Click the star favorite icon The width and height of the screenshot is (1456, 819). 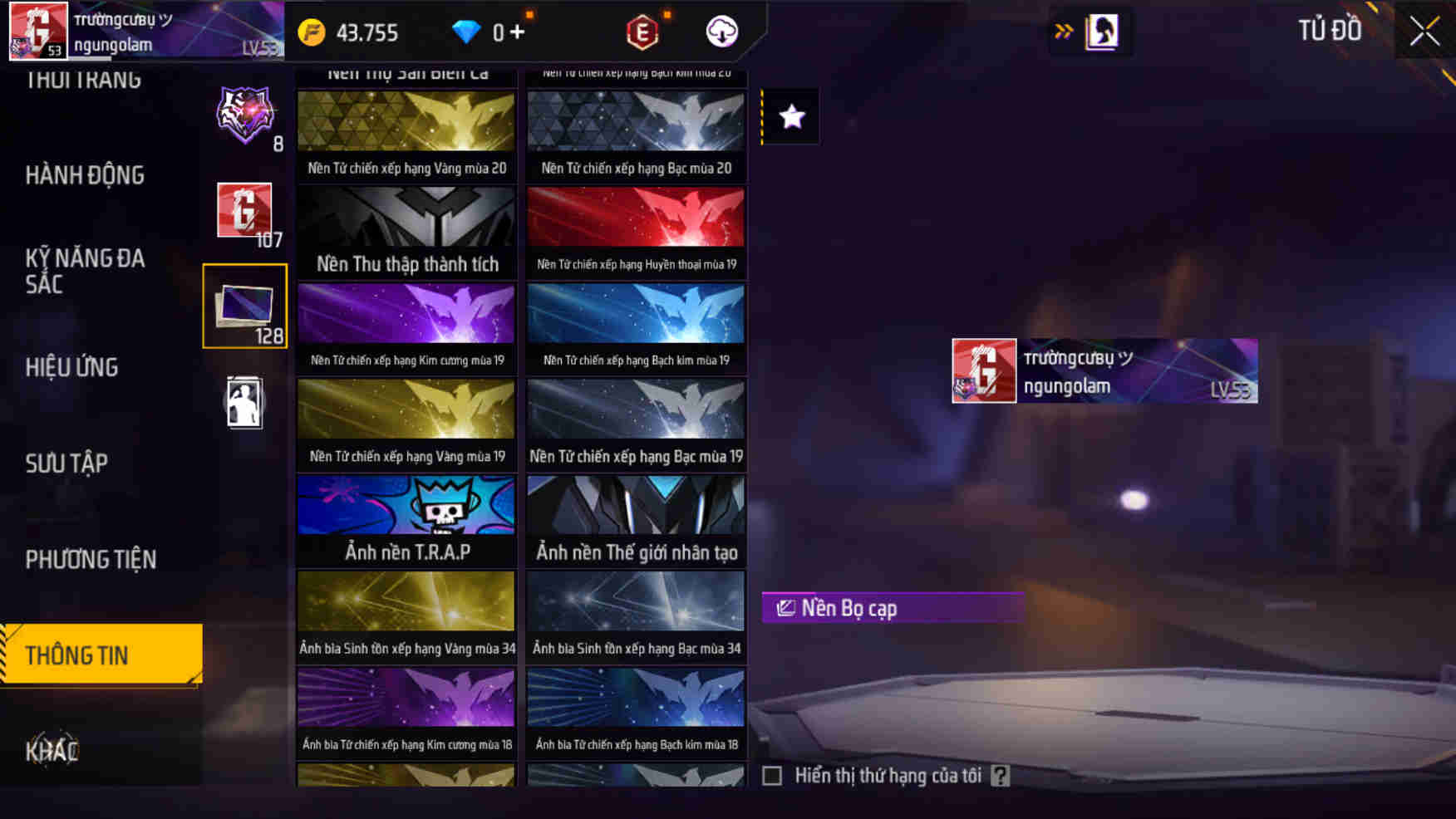pos(789,116)
